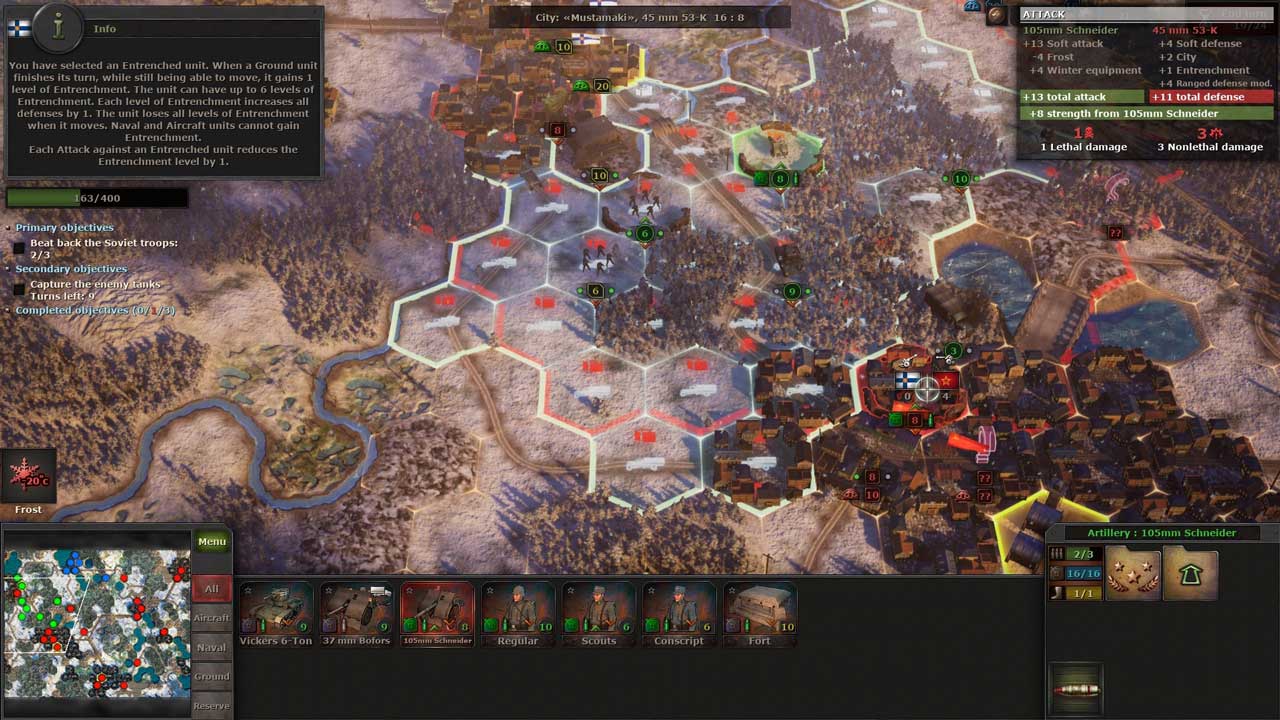
Task: Open the Primary objectives tracker
Action: [64, 228]
